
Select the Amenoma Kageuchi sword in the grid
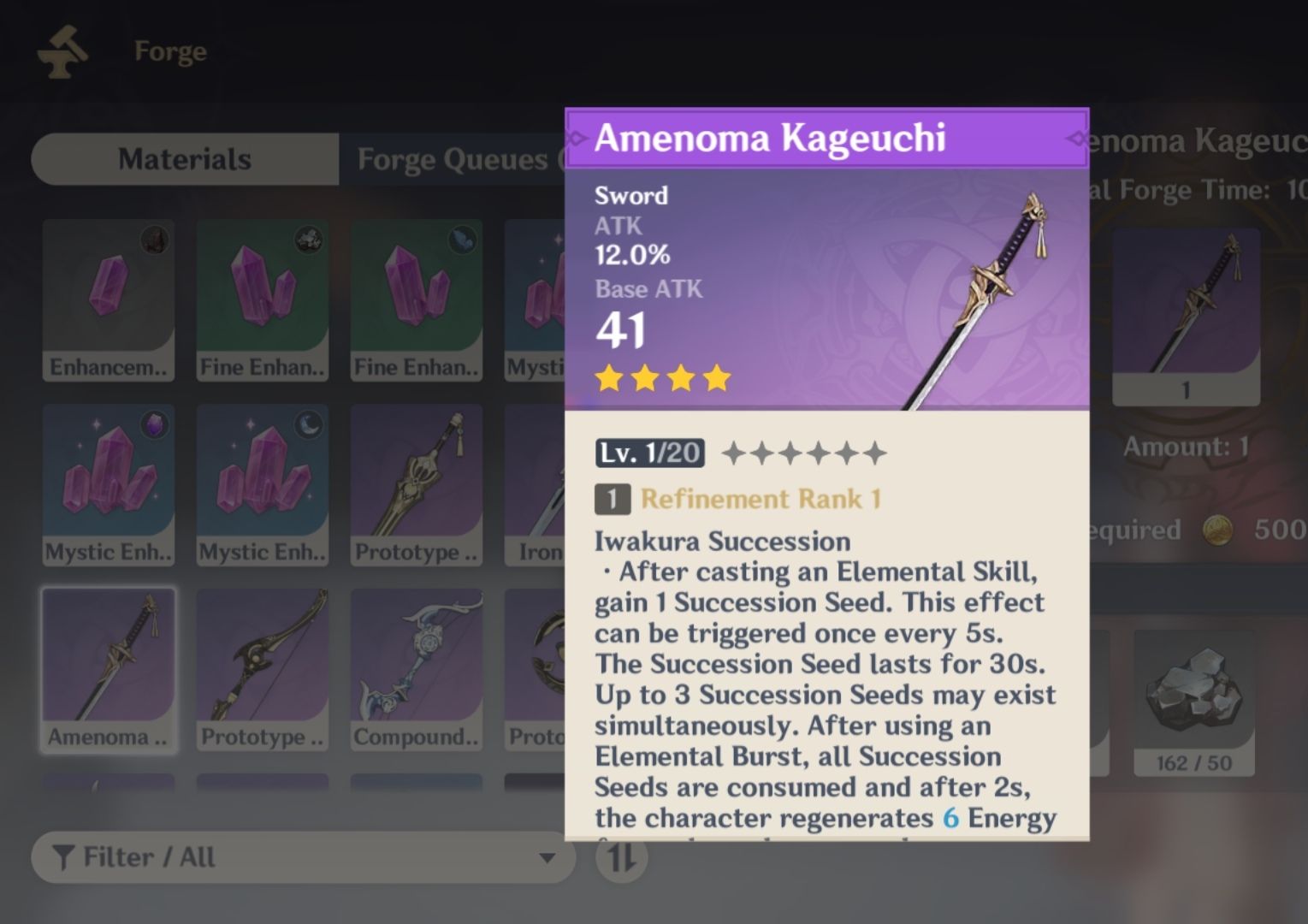(109, 667)
